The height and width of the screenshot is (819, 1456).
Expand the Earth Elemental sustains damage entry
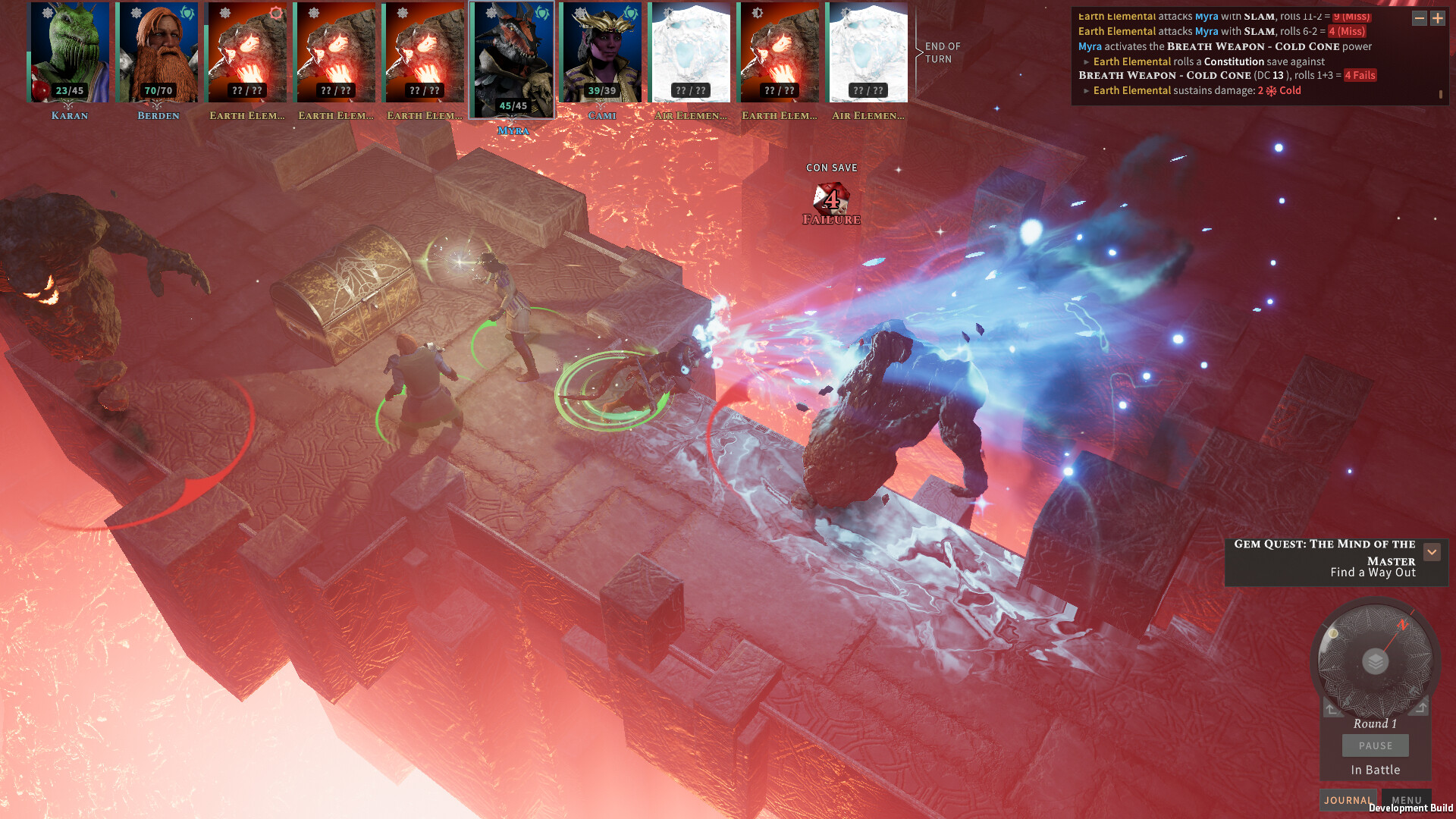[x=1086, y=89]
